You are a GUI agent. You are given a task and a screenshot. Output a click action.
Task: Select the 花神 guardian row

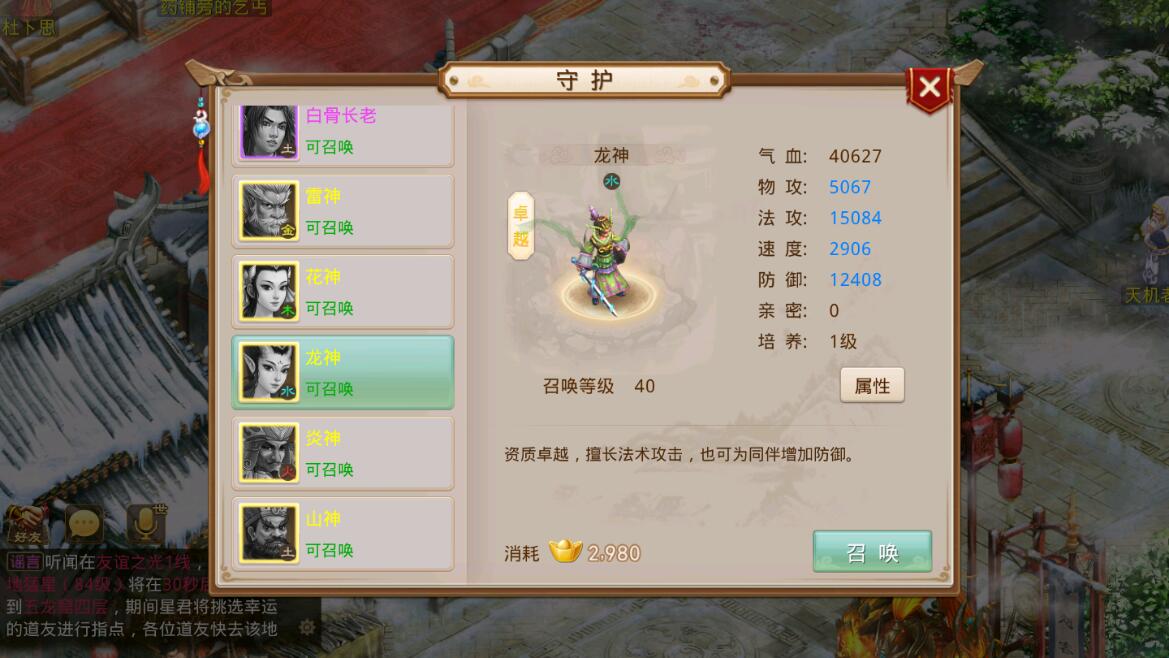tap(343, 292)
